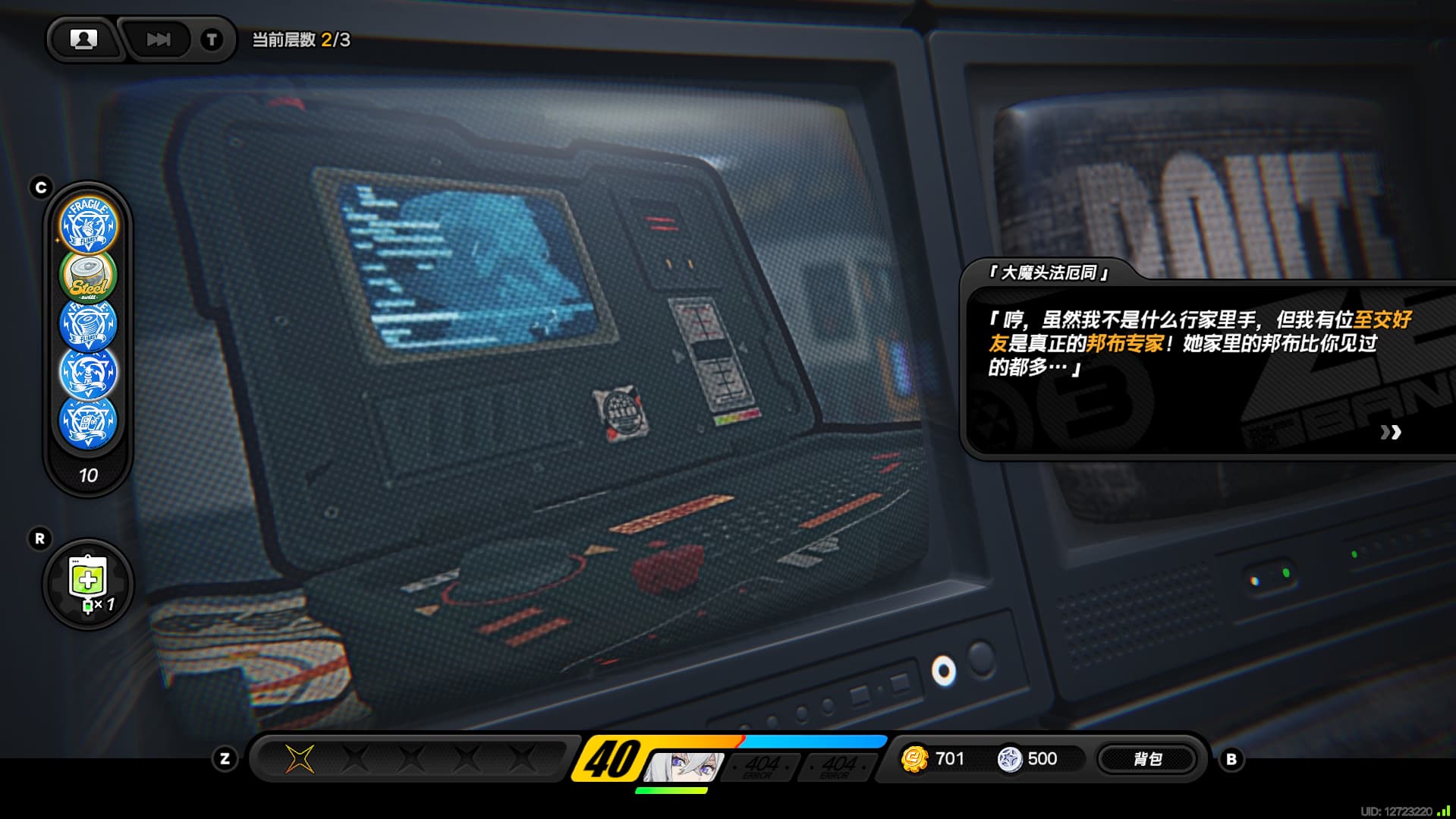Select the blue tornado resonium badge
This screenshot has width=1456, height=819.
coord(88,325)
